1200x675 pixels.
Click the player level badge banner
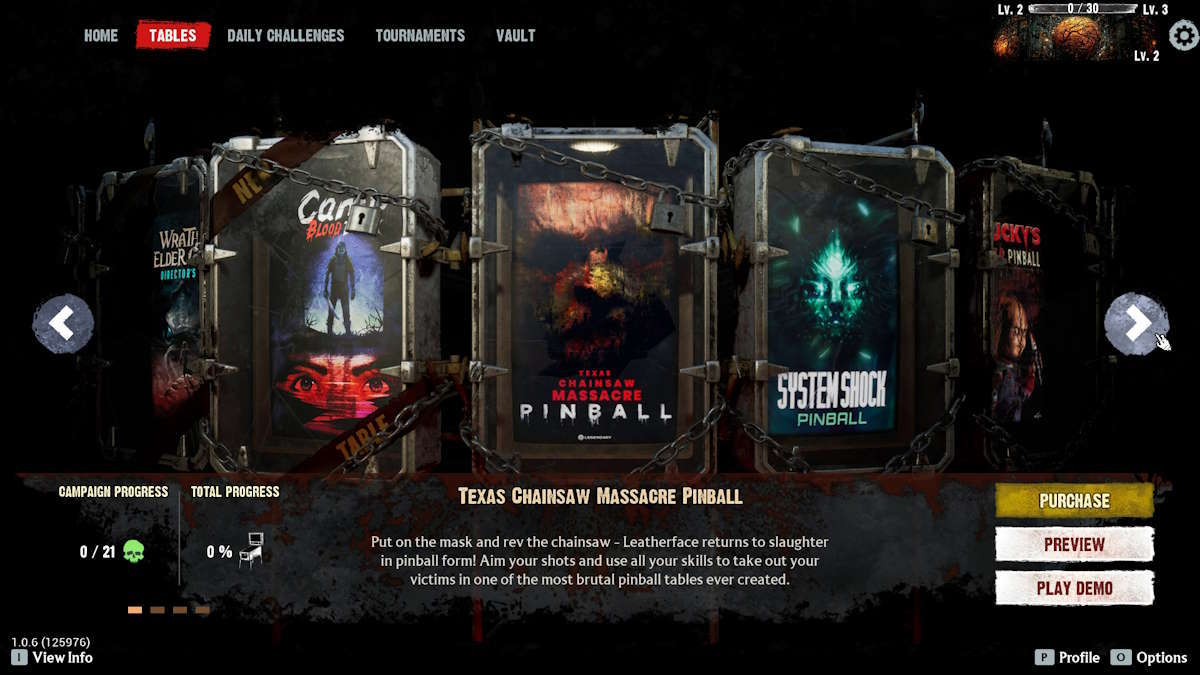pyautogui.click(x=1075, y=37)
